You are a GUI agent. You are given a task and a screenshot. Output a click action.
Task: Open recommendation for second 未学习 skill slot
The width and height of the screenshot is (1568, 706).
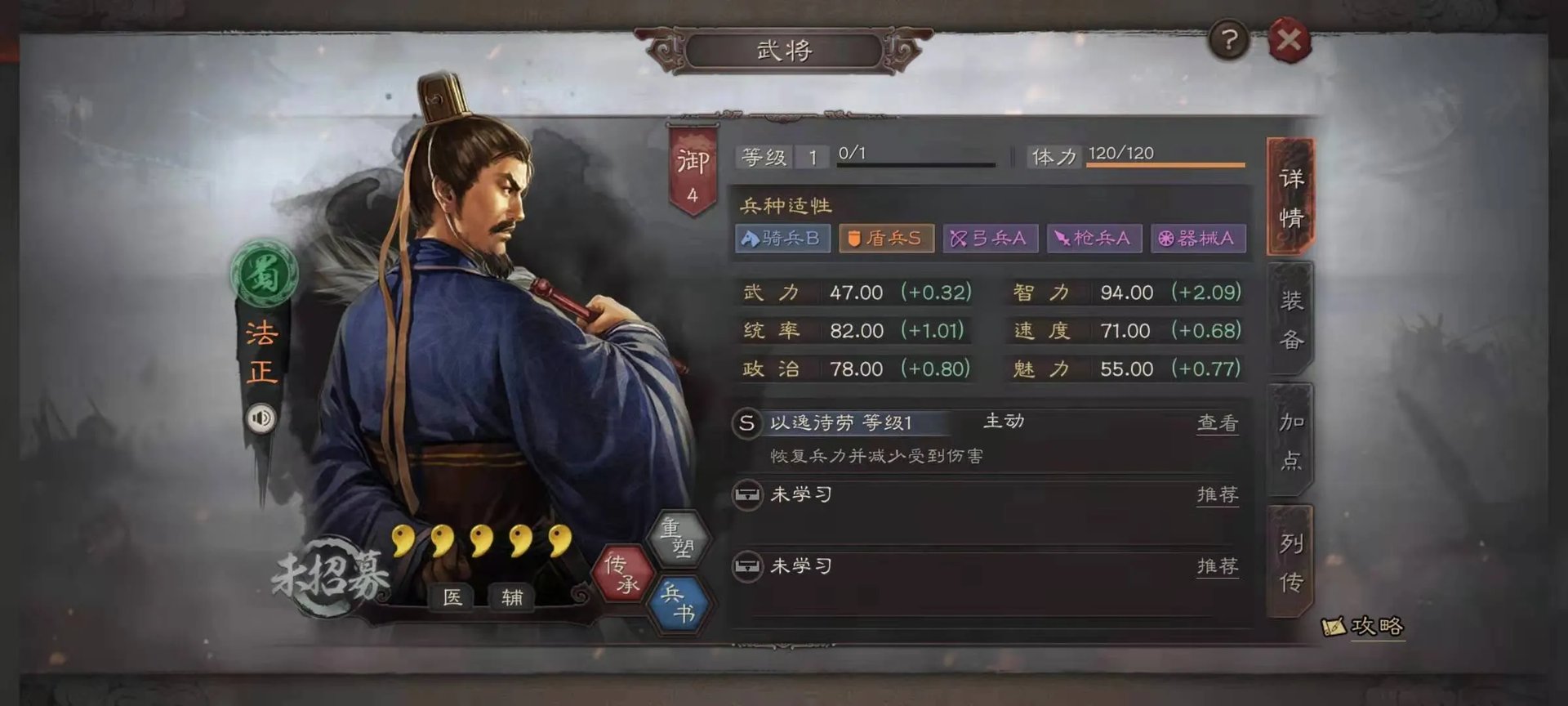pyautogui.click(x=1217, y=565)
